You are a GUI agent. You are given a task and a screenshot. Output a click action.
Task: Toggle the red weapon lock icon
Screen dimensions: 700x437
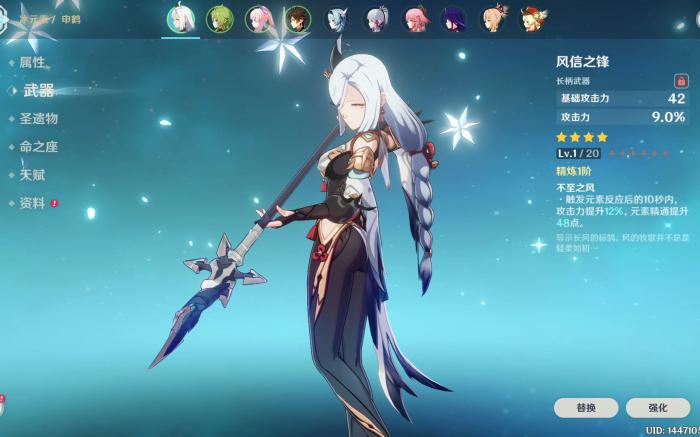tap(680, 80)
